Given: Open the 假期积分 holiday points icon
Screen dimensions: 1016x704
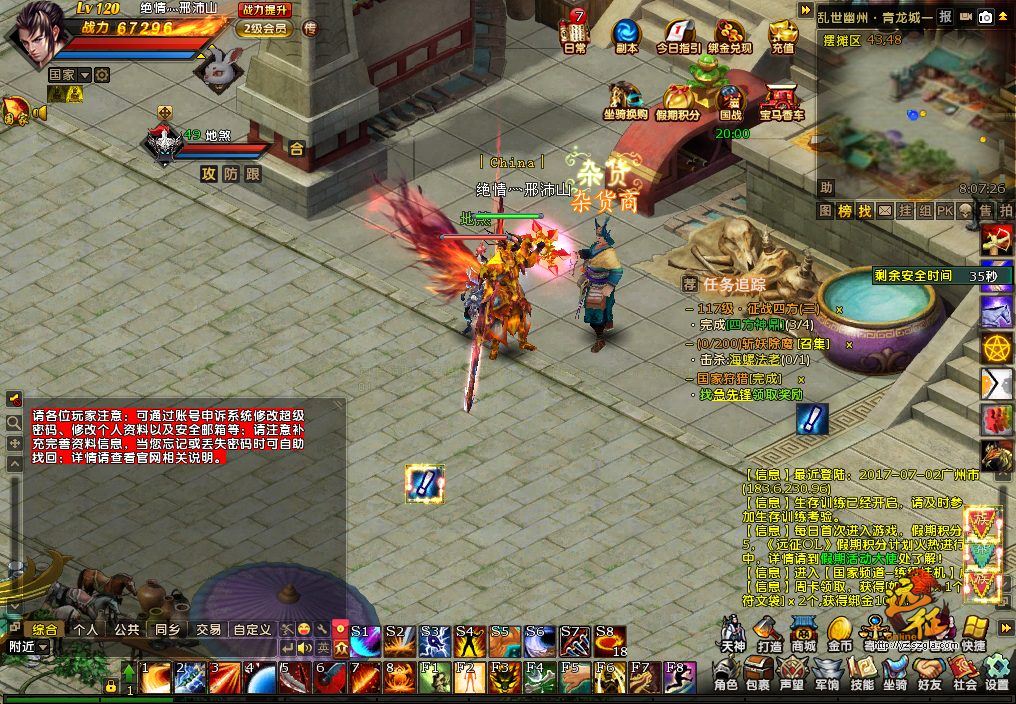Looking at the screenshot, I should tap(679, 100).
